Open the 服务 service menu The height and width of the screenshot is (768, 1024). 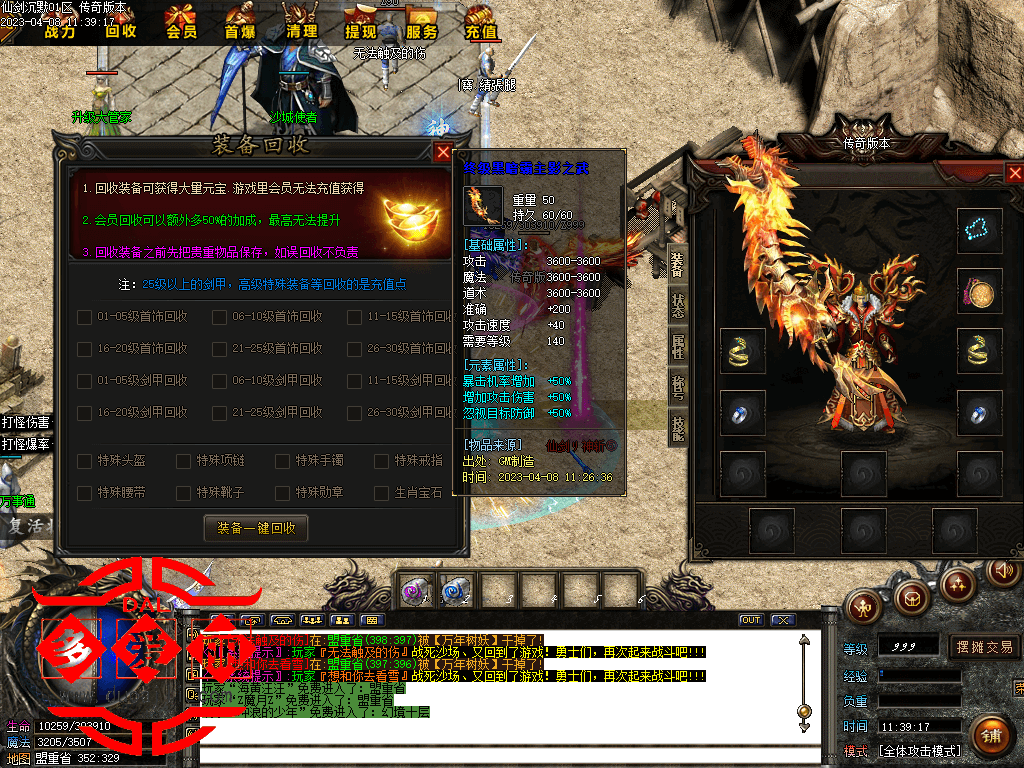pos(421,22)
